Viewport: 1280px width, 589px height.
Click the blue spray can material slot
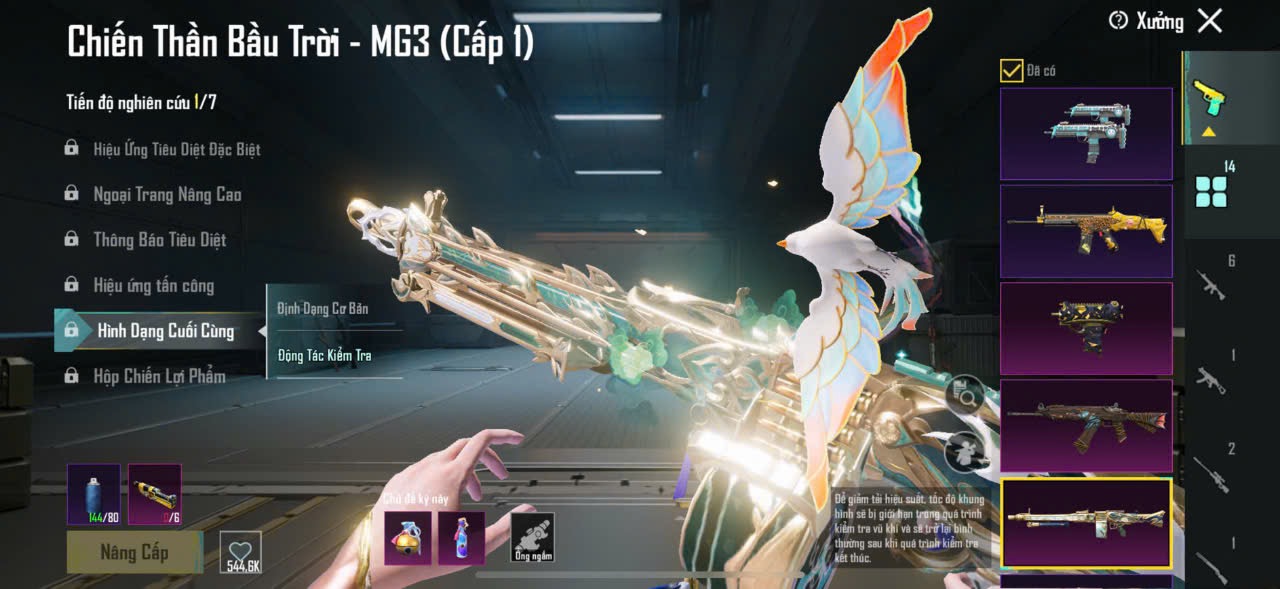point(94,494)
